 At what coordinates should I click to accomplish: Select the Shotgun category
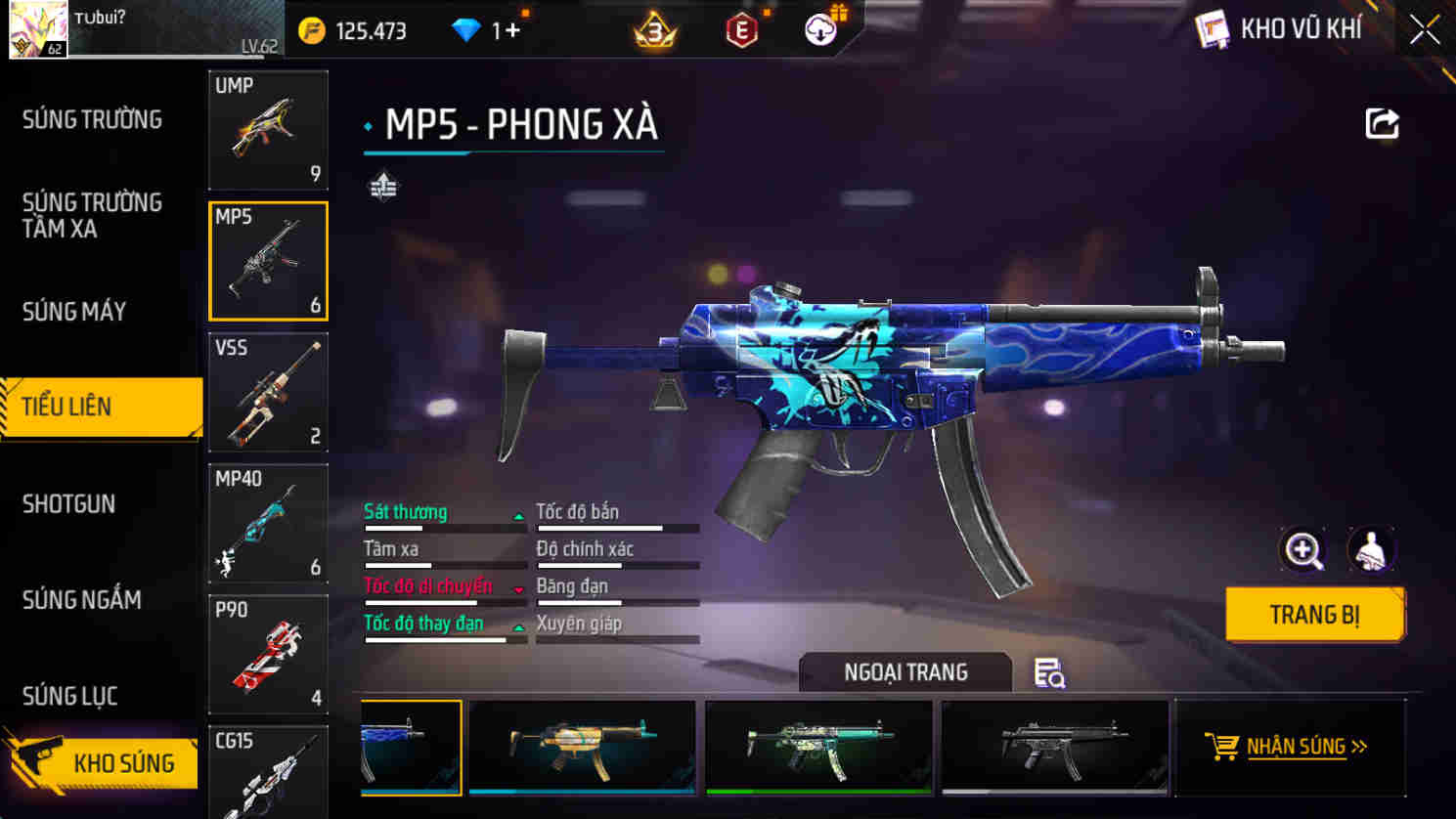tap(67, 504)
